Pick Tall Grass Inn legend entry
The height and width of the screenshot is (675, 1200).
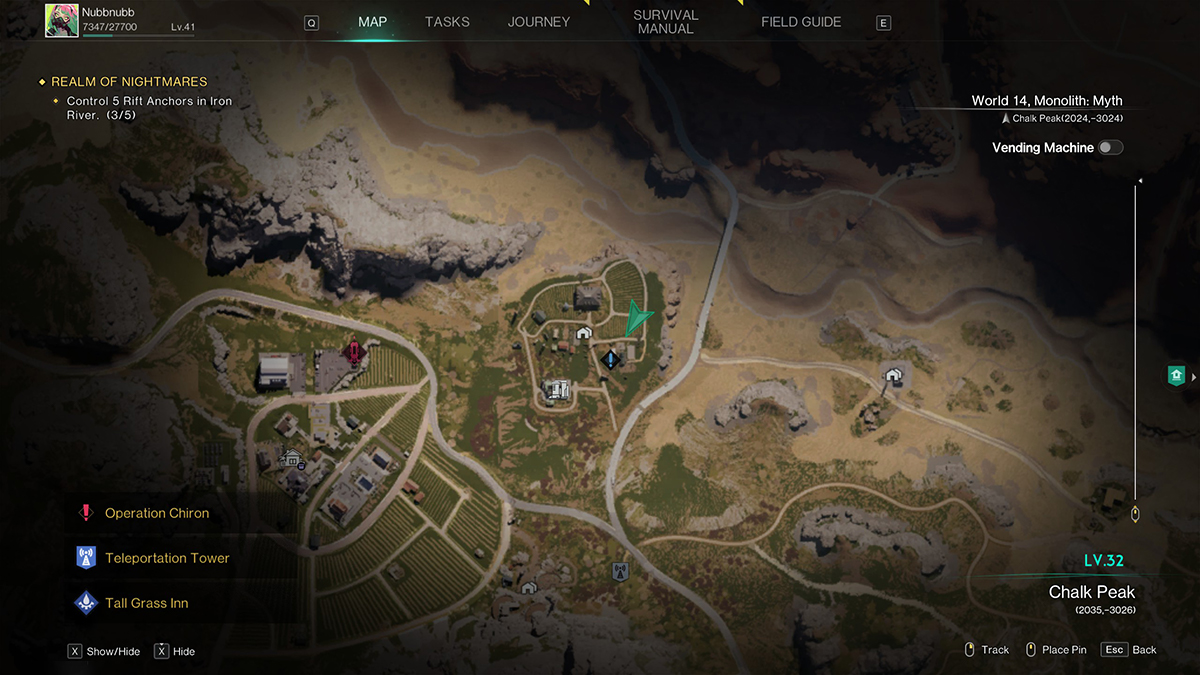146,603
